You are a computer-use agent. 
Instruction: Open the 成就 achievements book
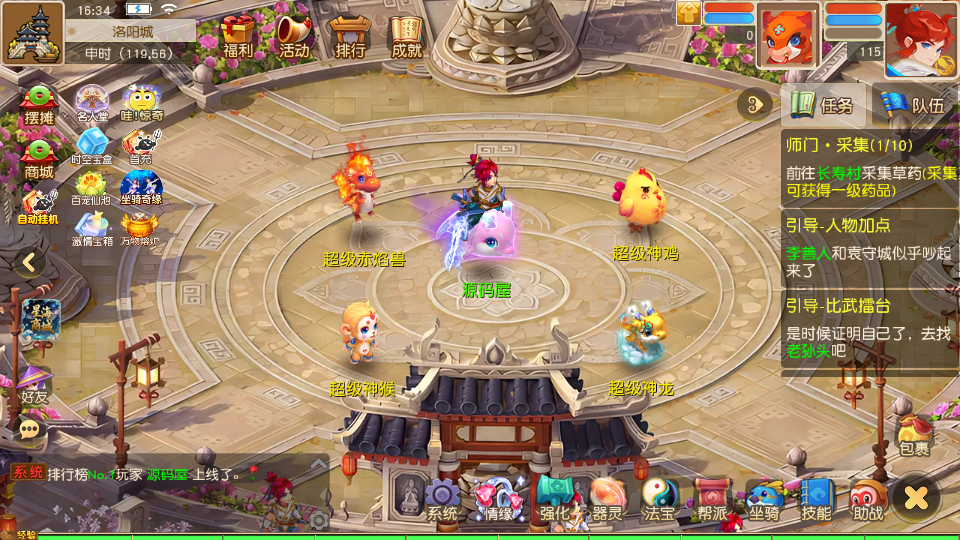(x=406, y=36)
